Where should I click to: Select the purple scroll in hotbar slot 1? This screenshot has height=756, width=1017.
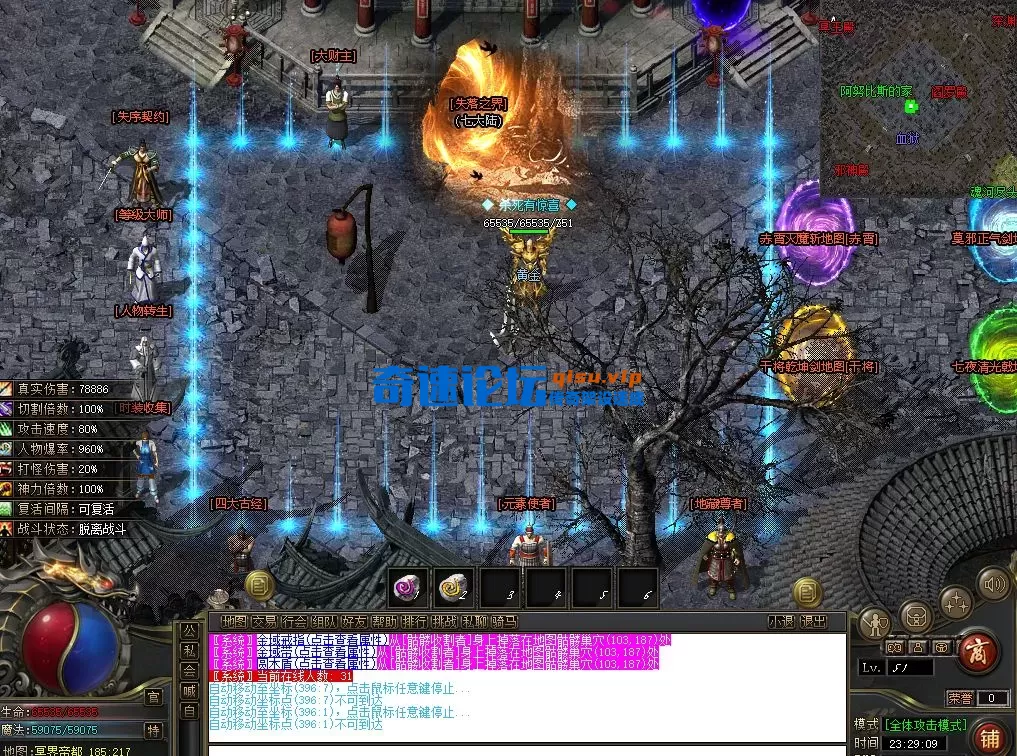tap(407, 587)
